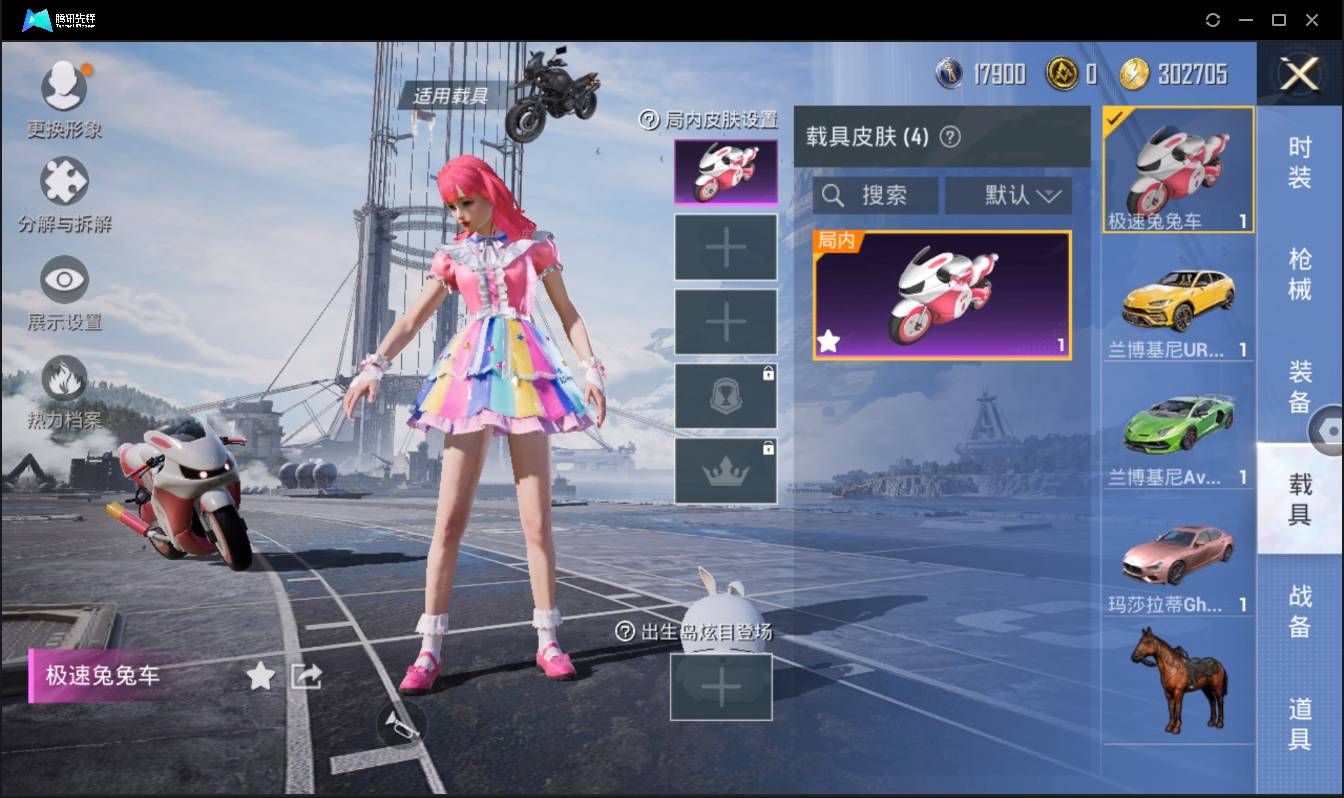Screen dimensions: 1344x798
Task: Click the star on the equipped bunny bike card
Action: click(827, 341)
